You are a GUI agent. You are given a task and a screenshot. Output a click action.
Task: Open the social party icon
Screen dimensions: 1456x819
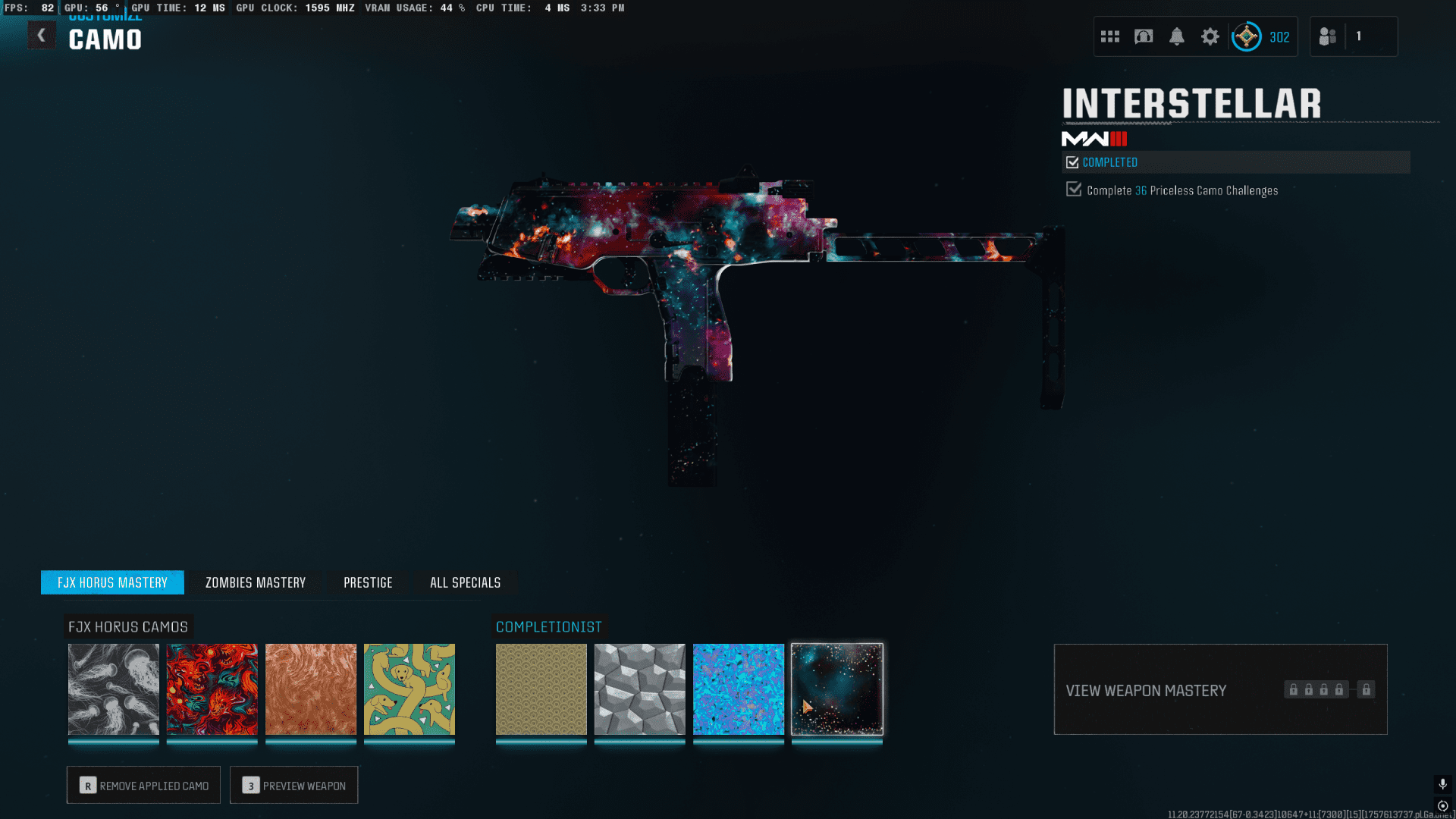[x=1328, y=36]
